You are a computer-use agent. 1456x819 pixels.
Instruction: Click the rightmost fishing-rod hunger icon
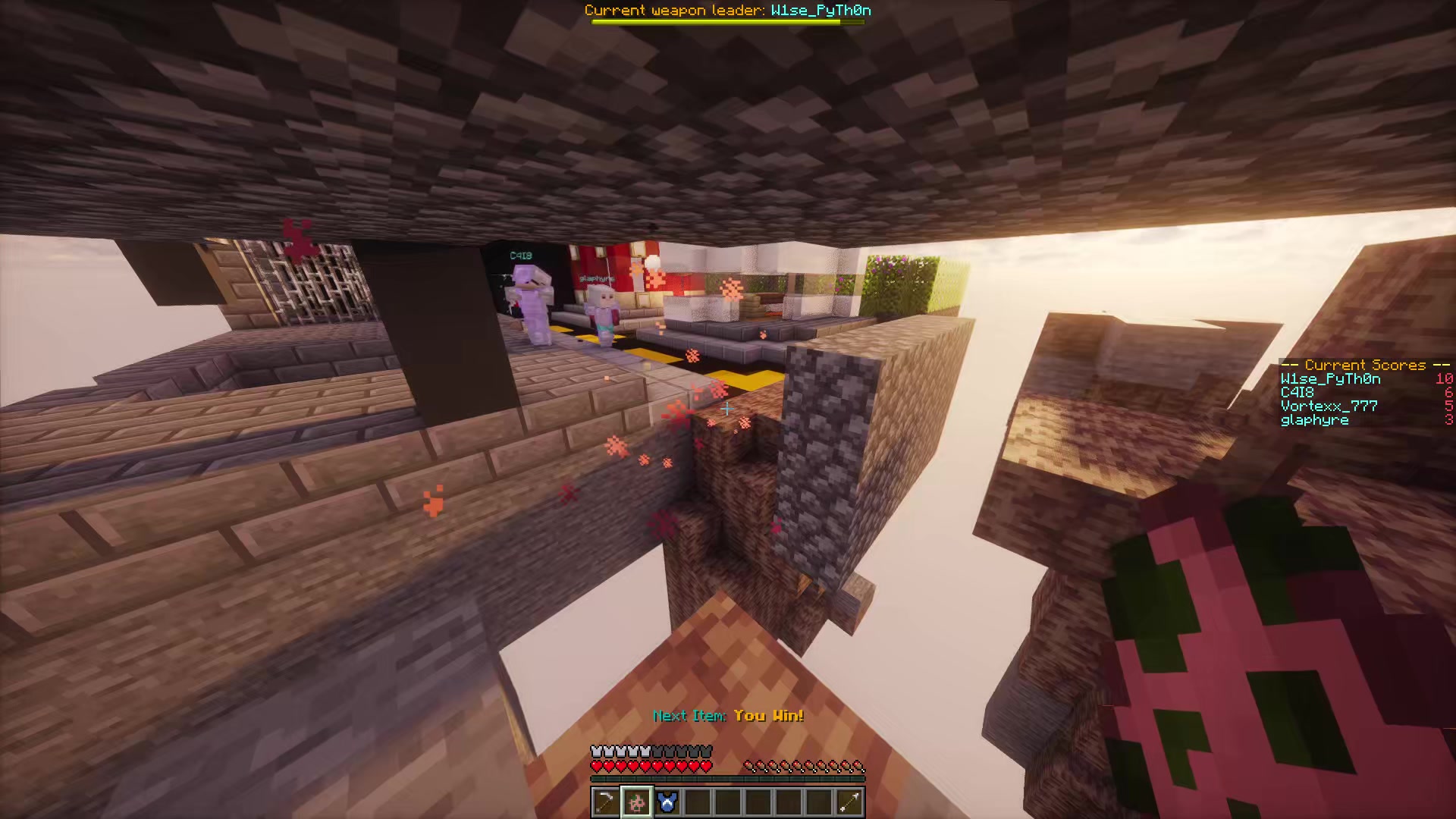pos(857,766)
